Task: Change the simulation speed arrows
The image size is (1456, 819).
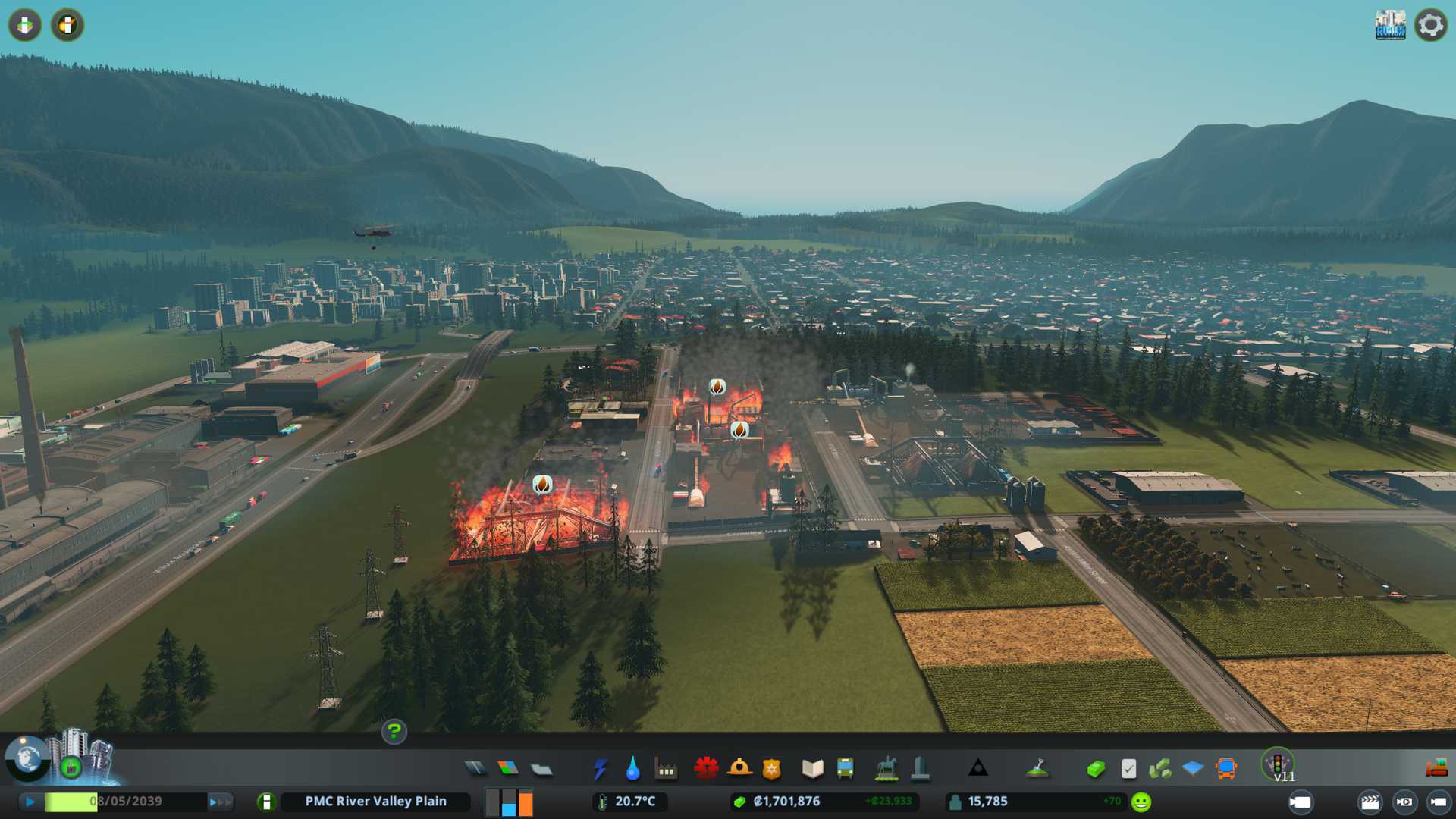Action: point(219,802)
